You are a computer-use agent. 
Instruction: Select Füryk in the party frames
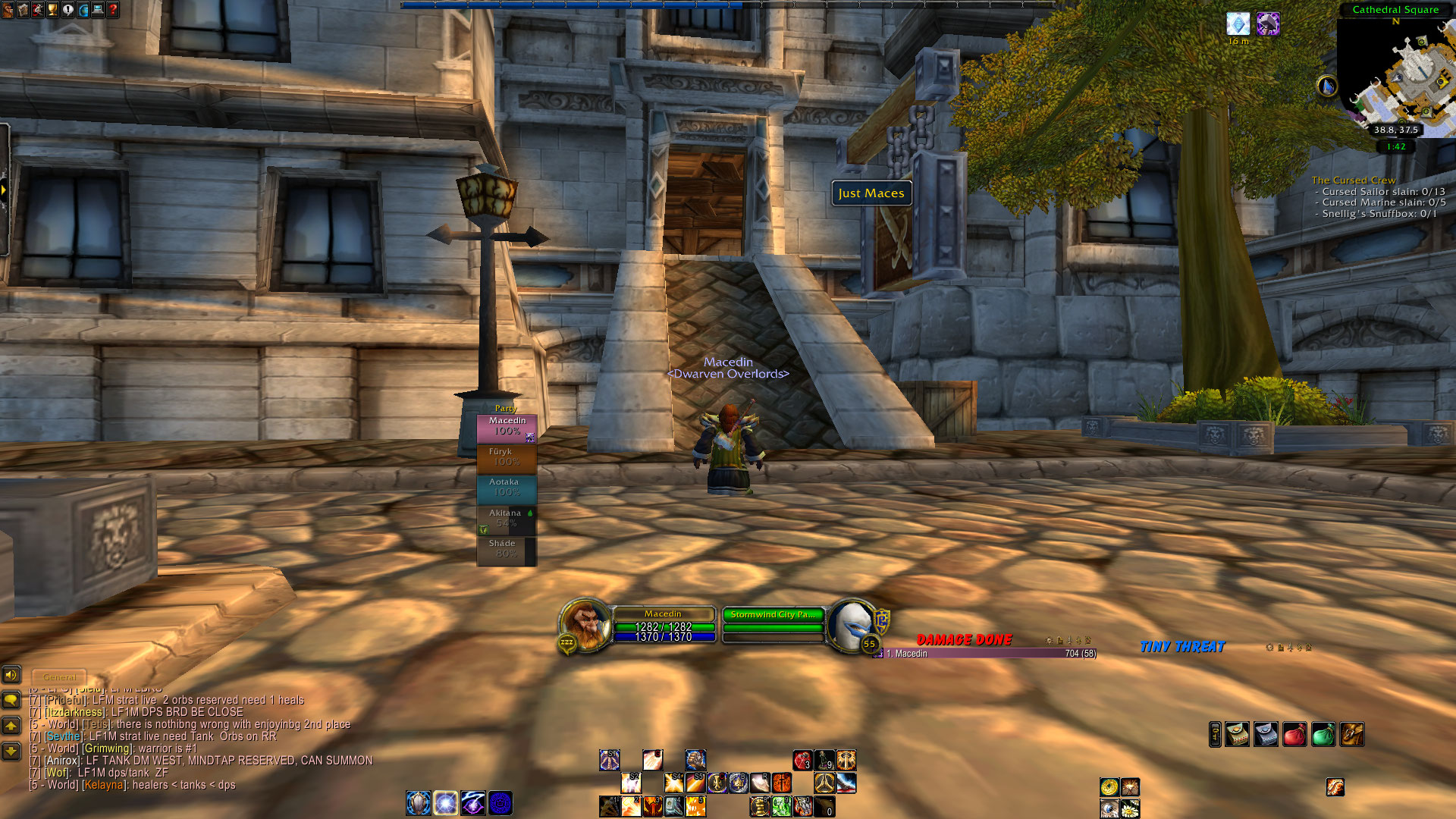(507, 457)
